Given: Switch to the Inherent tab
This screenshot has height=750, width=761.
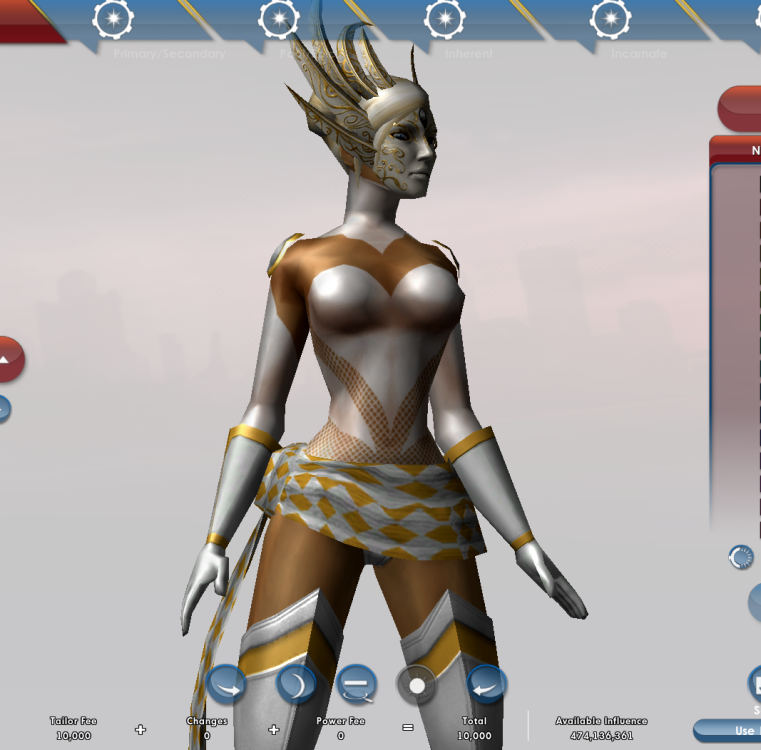Looking at the screenshot, I should click(444, 20).
